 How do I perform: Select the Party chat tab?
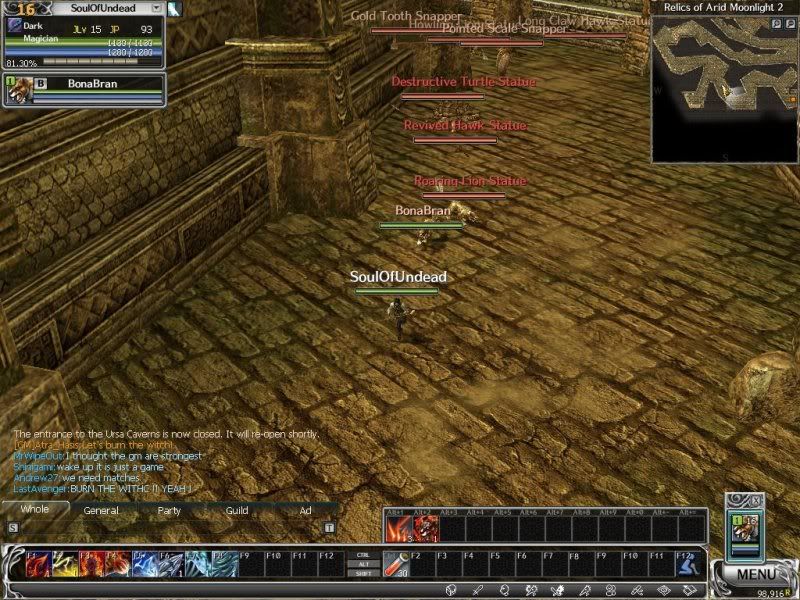[169, 510]
